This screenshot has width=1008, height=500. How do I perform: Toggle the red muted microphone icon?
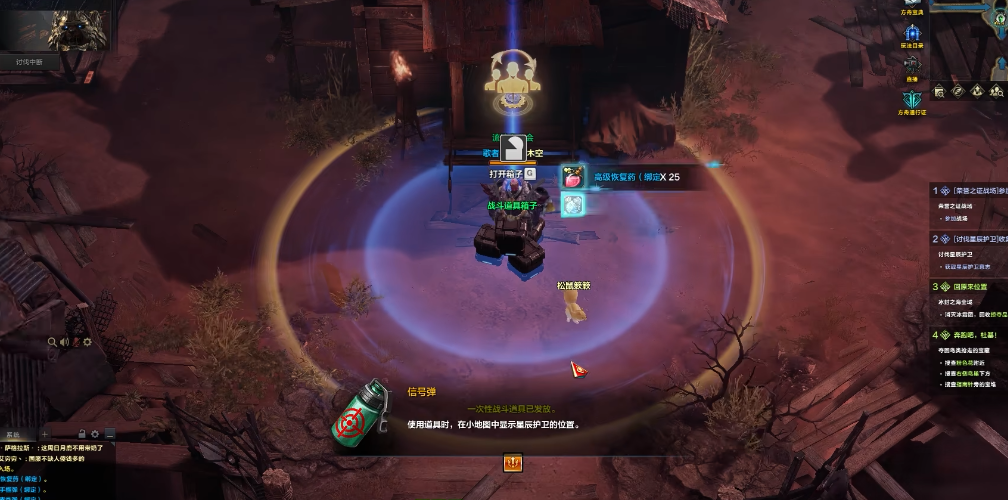[x=75, y=342]
